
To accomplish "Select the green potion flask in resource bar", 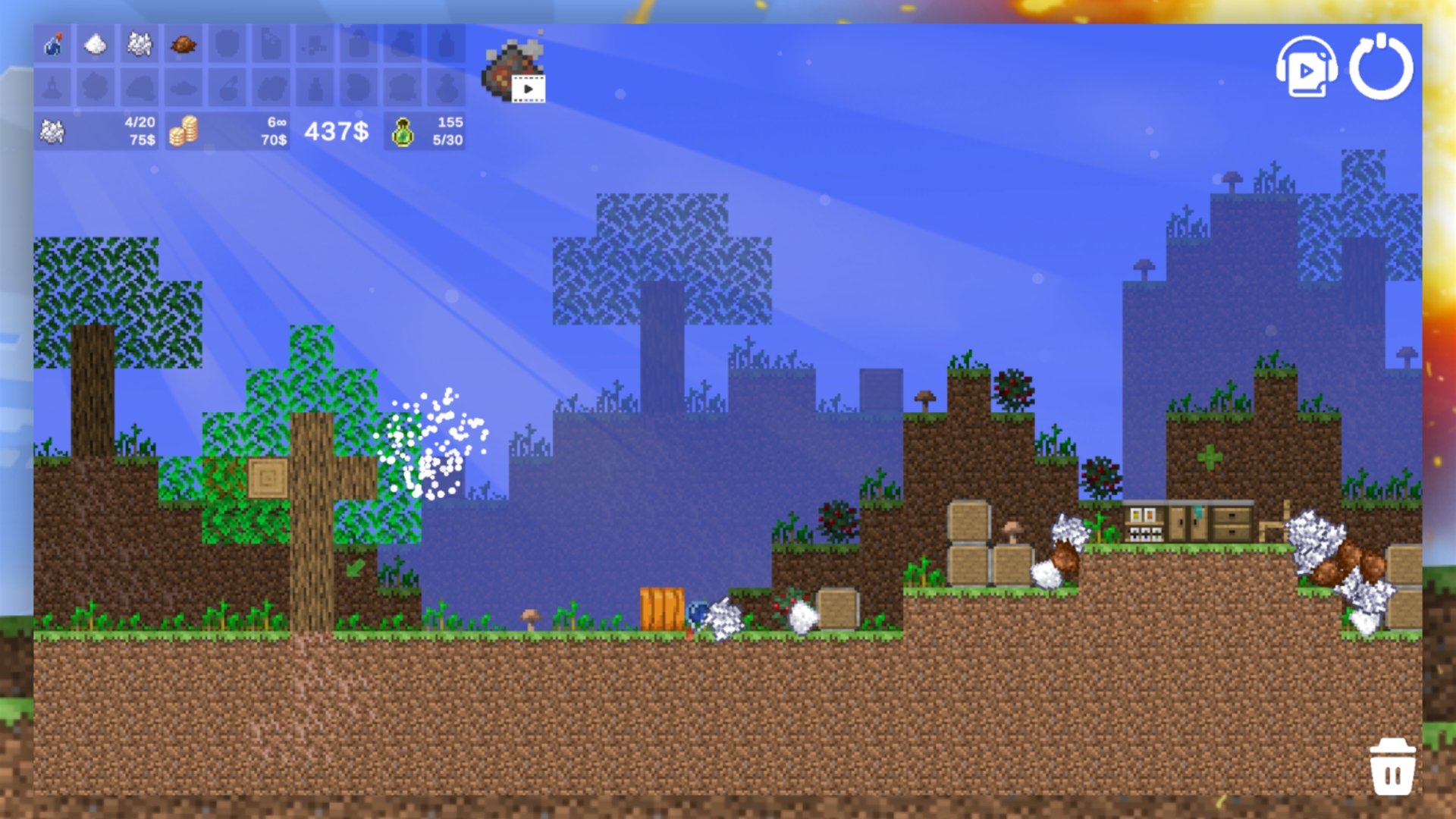I will [403, 133].
